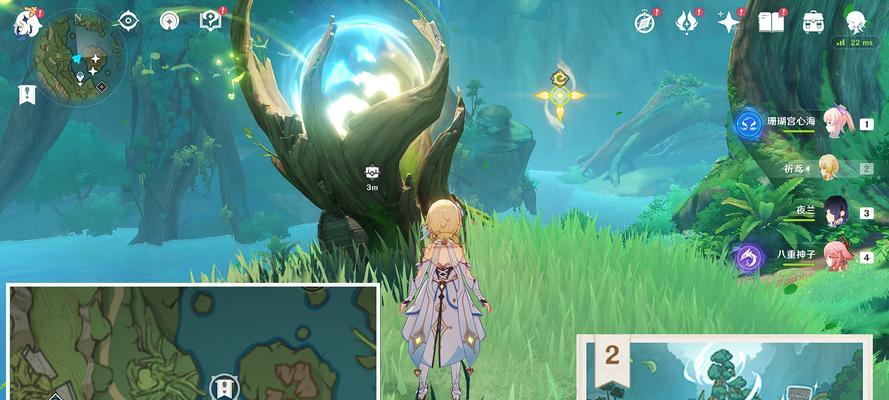Activate the Elemental Sight eye icon
This screenshot has height=400, width=889.
pos(129,20)
